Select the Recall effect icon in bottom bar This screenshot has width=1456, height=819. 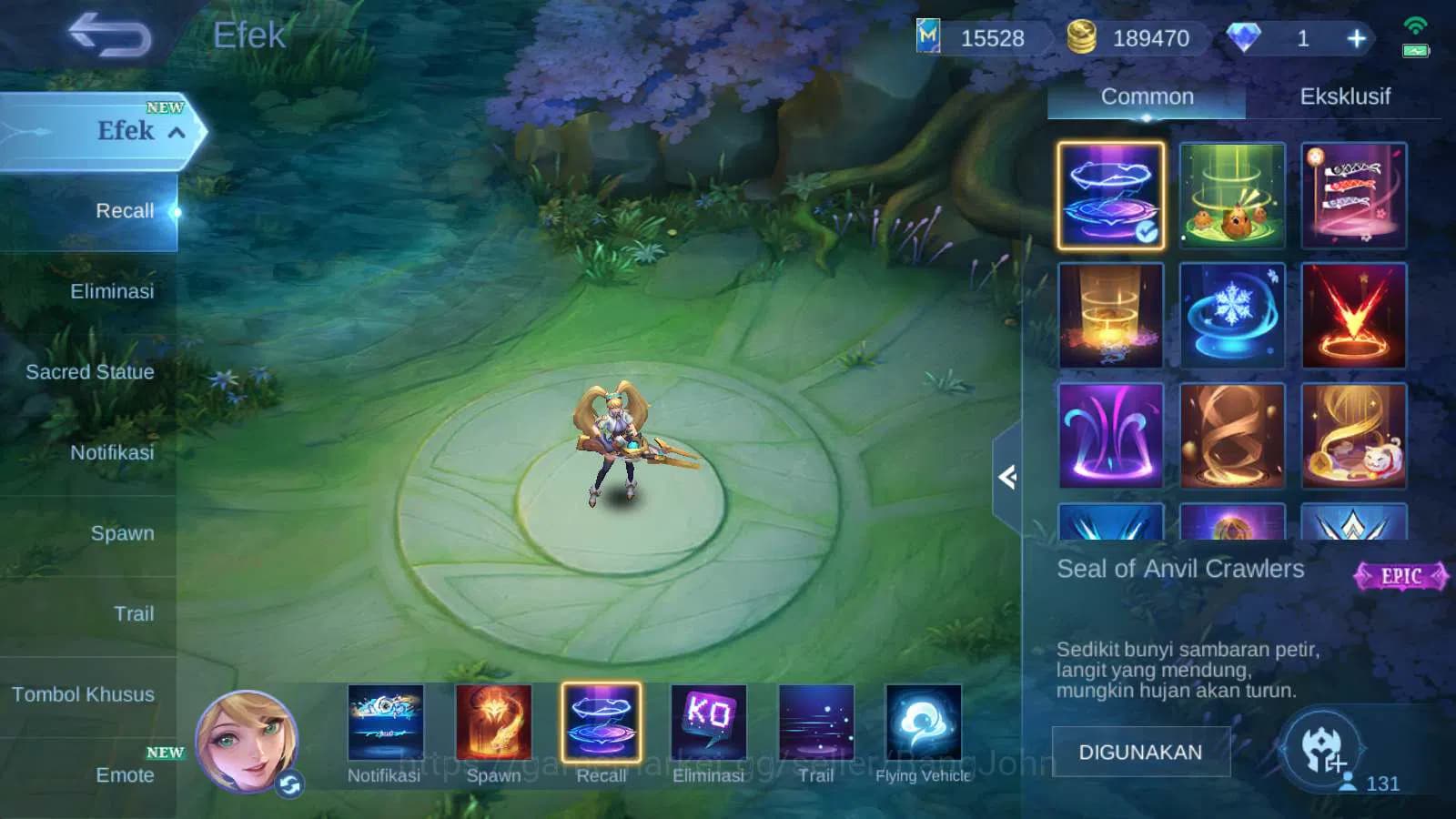(x=600, y=725)
